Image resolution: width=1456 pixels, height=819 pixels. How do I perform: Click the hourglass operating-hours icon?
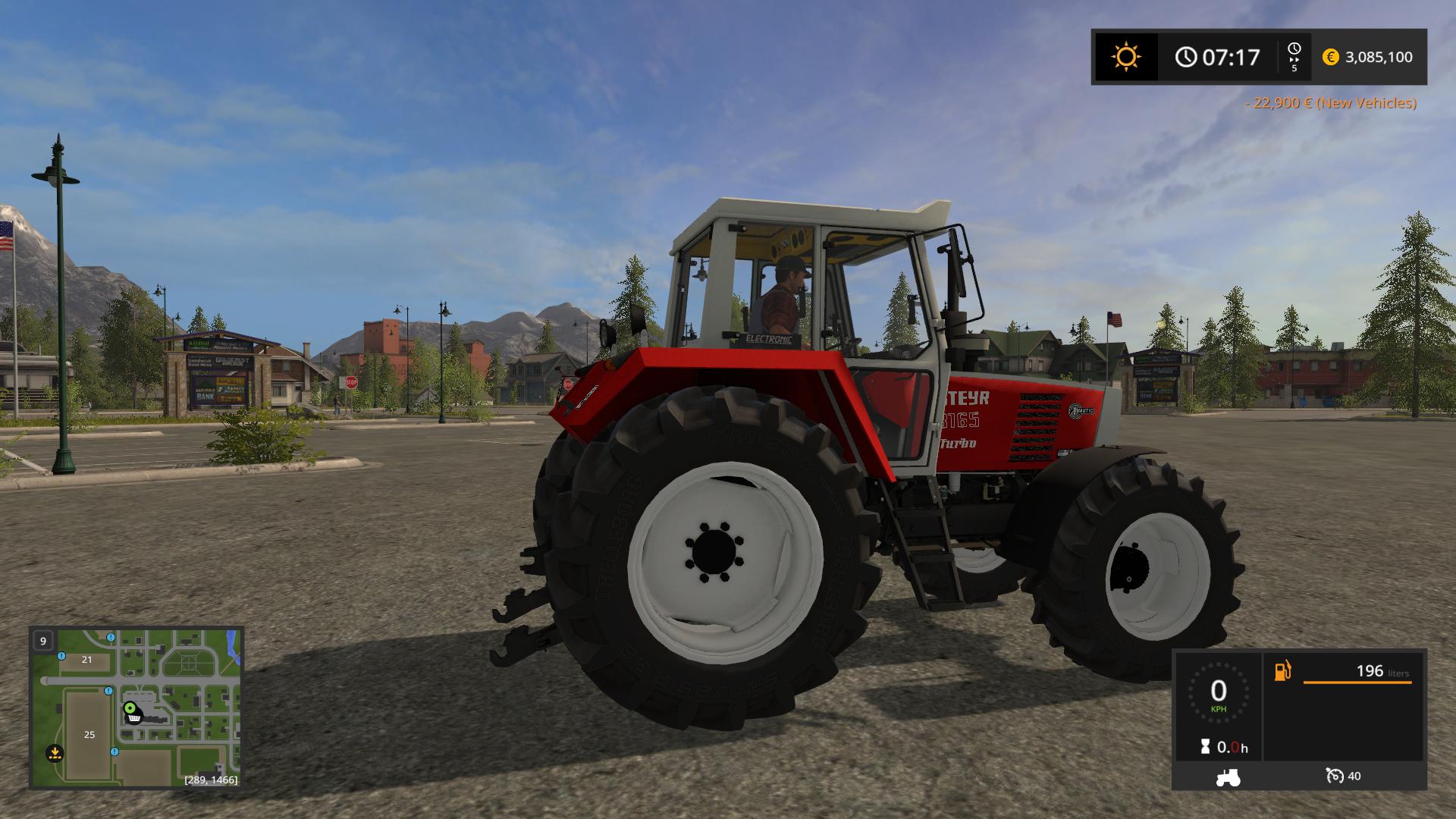tap(1204, 746)
